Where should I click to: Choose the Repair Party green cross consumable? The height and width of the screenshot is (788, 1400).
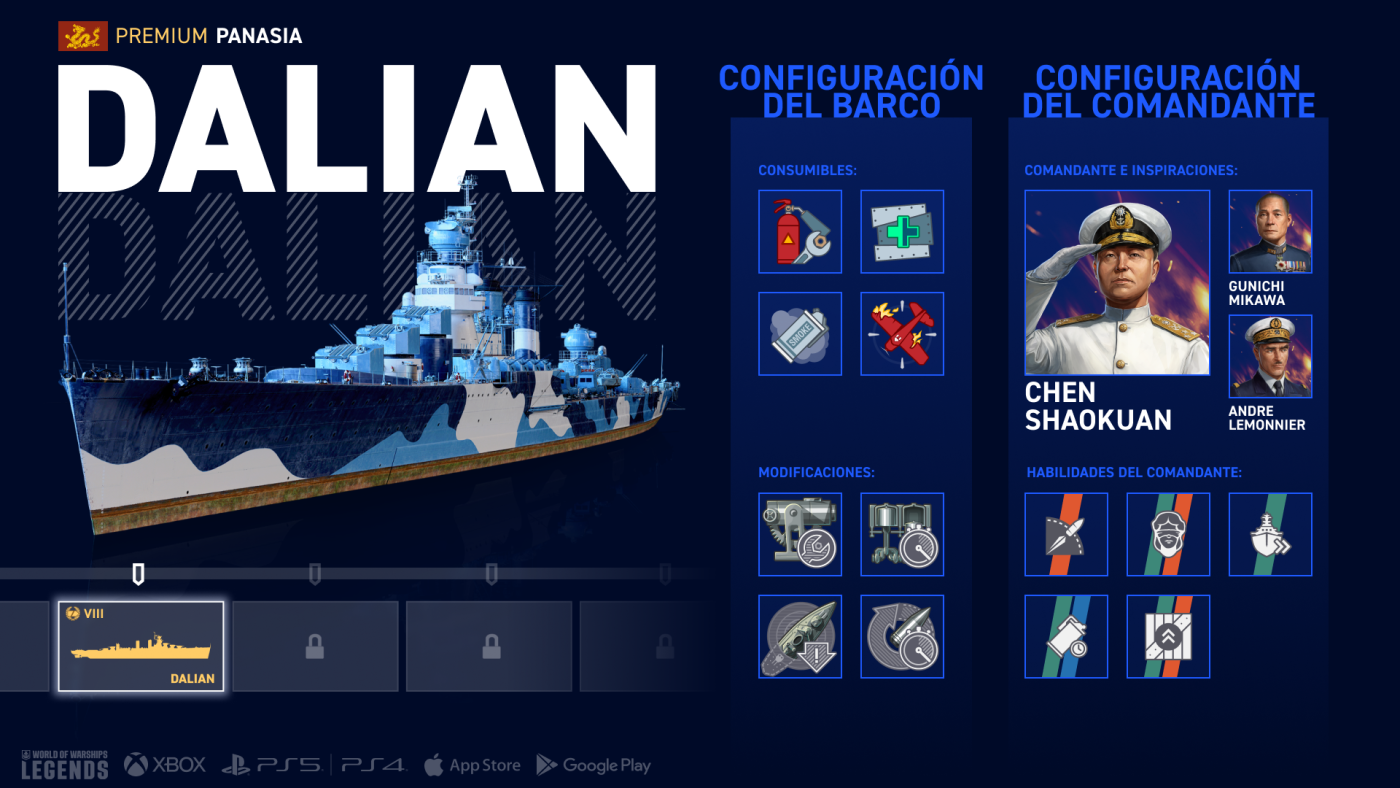(902, 231)
